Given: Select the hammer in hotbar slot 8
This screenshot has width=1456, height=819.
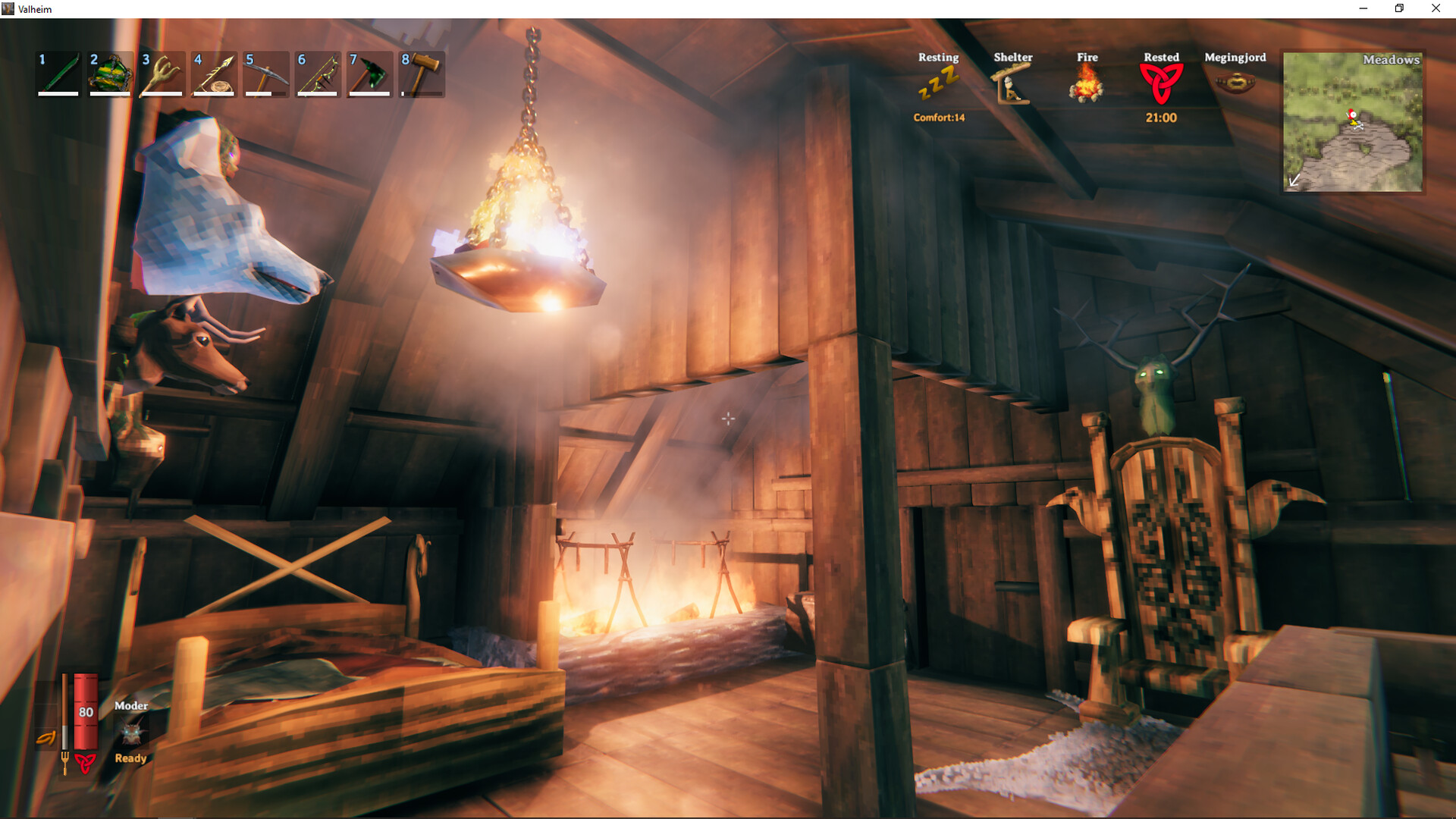Looking at the screenshot, I should (420, 74).
